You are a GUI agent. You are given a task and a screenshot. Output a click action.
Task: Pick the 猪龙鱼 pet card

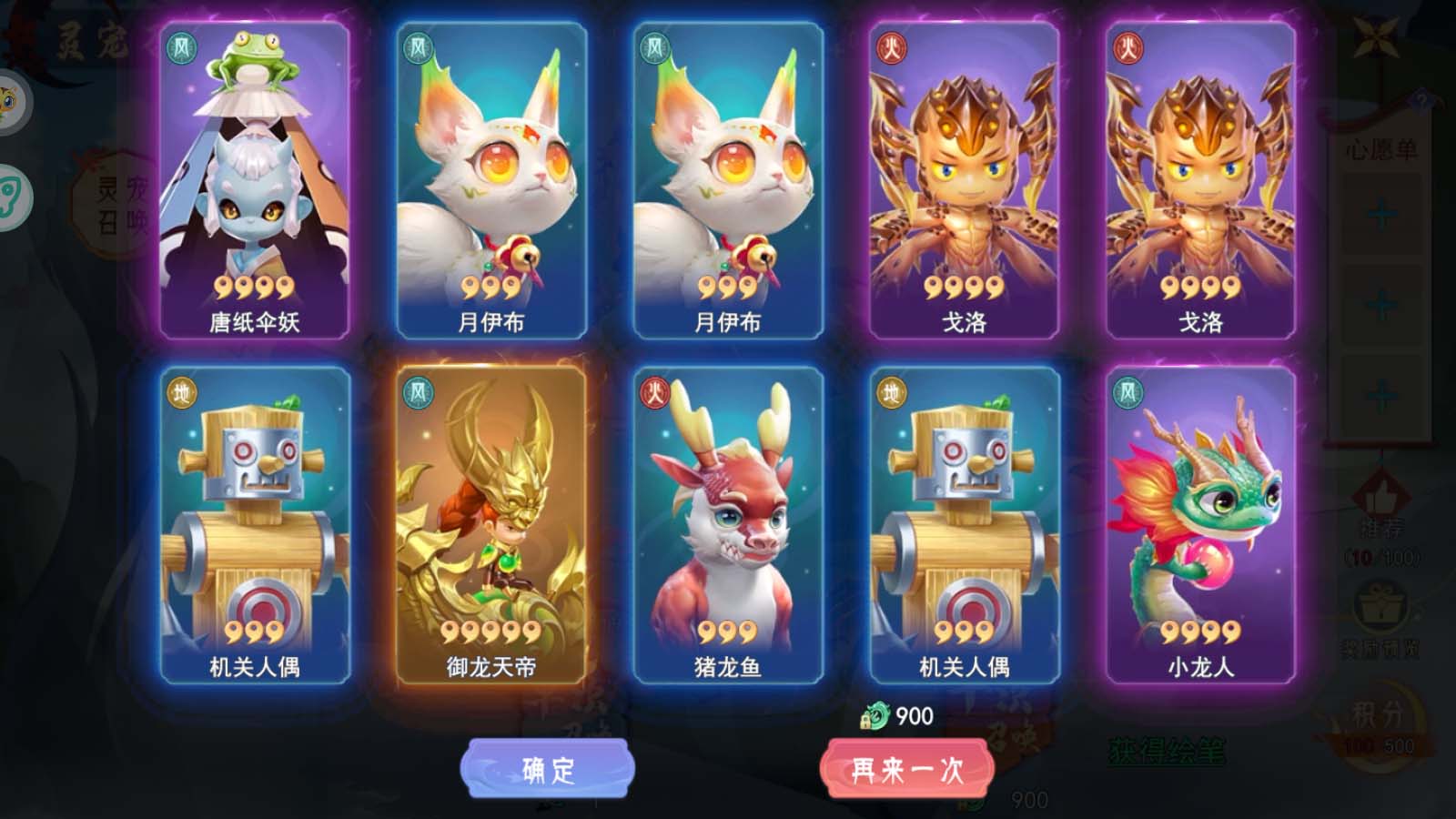pos(728,525)
